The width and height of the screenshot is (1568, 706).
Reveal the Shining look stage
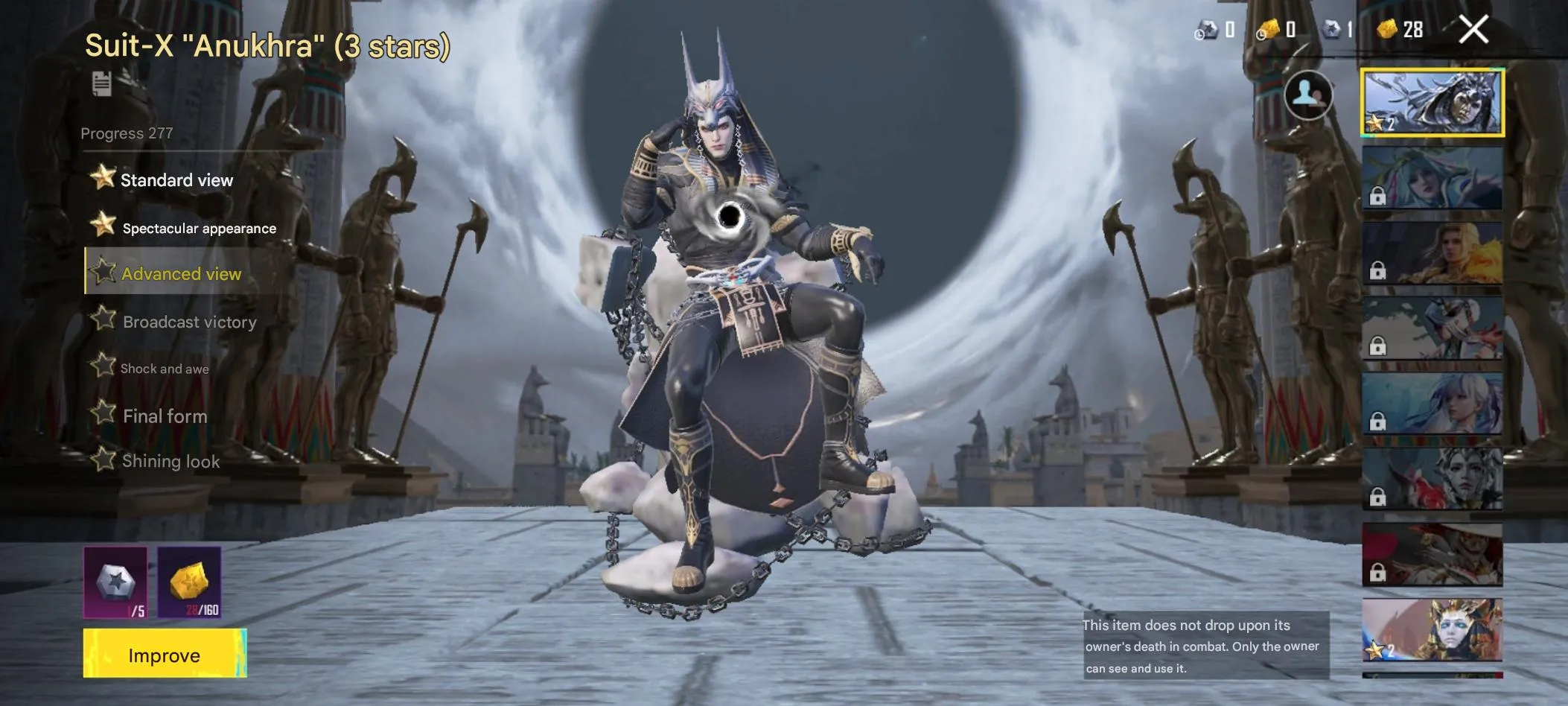170,462
